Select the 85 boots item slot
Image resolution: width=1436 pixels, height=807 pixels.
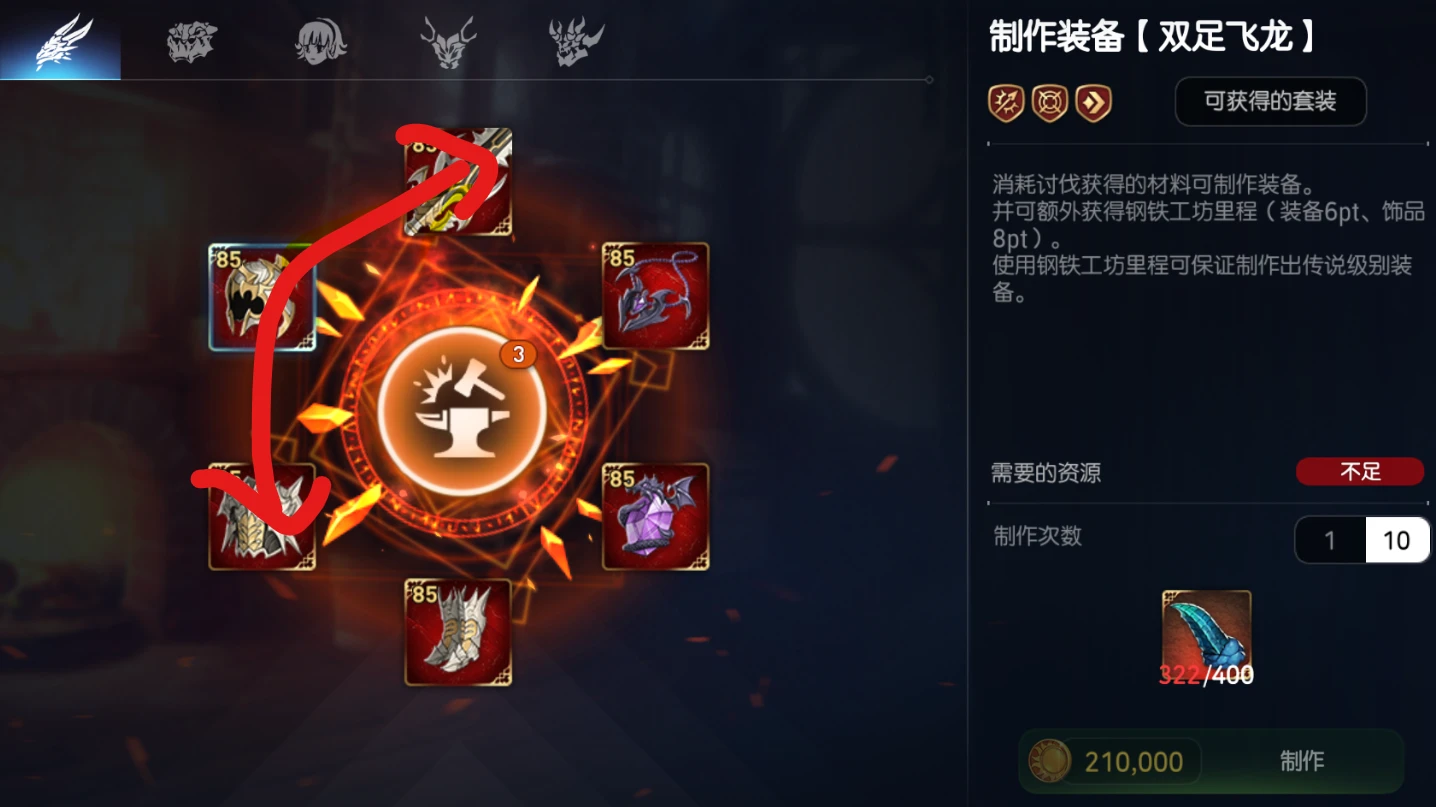458,632
